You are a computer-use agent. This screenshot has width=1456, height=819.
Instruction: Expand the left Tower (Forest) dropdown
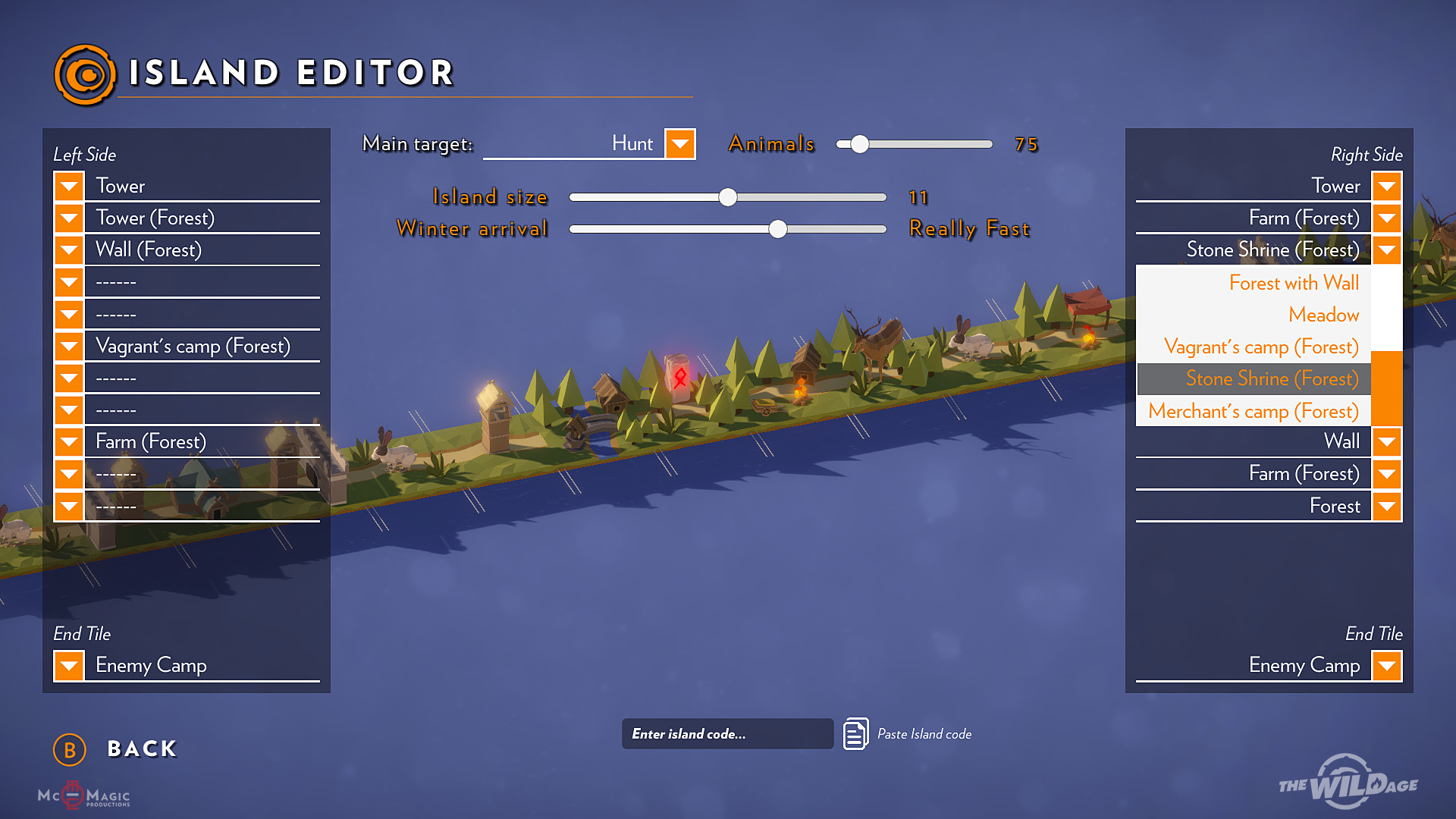pos(69,218)
